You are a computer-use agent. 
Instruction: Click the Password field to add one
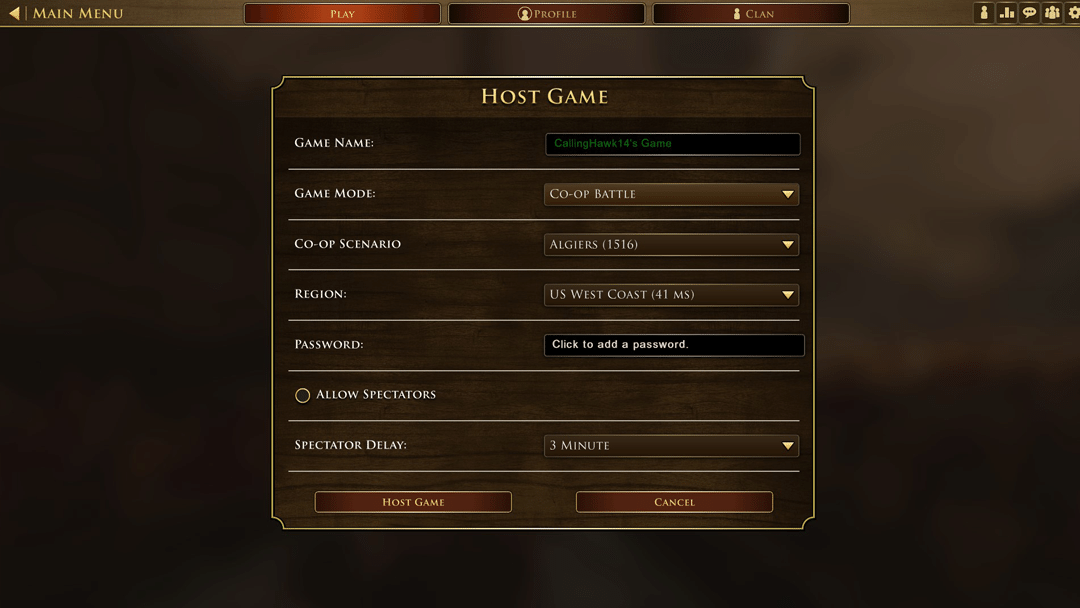(673, 345)
